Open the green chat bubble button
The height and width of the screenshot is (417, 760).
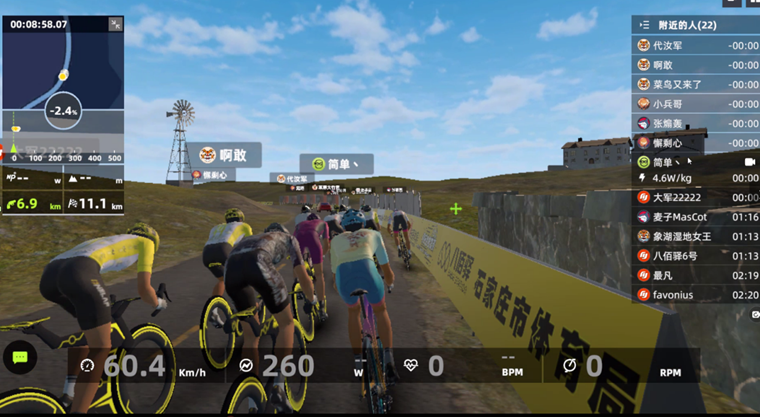pyautogui.click(x=19, y=357)
